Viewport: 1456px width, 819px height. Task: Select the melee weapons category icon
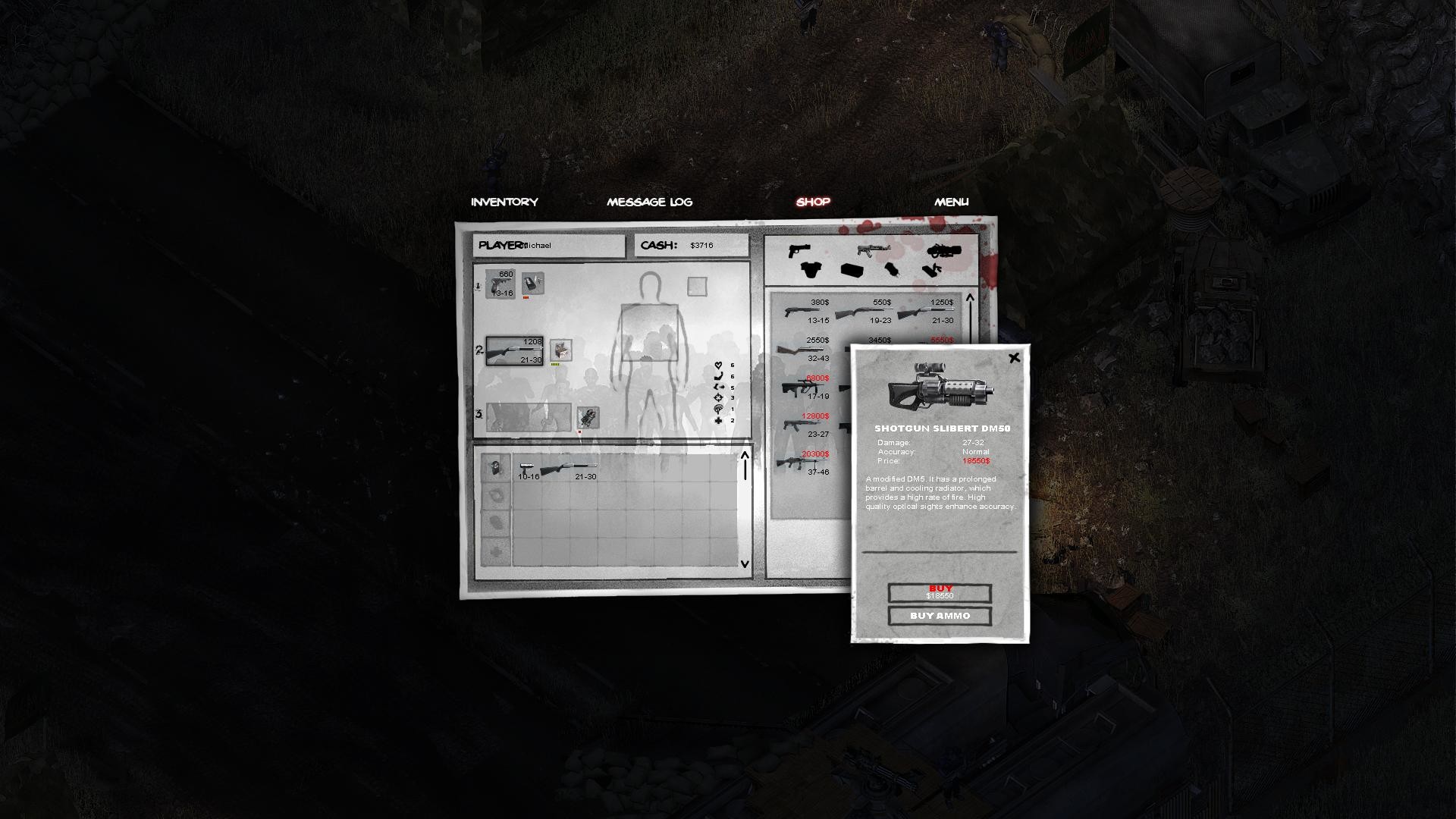coord(933,271)
